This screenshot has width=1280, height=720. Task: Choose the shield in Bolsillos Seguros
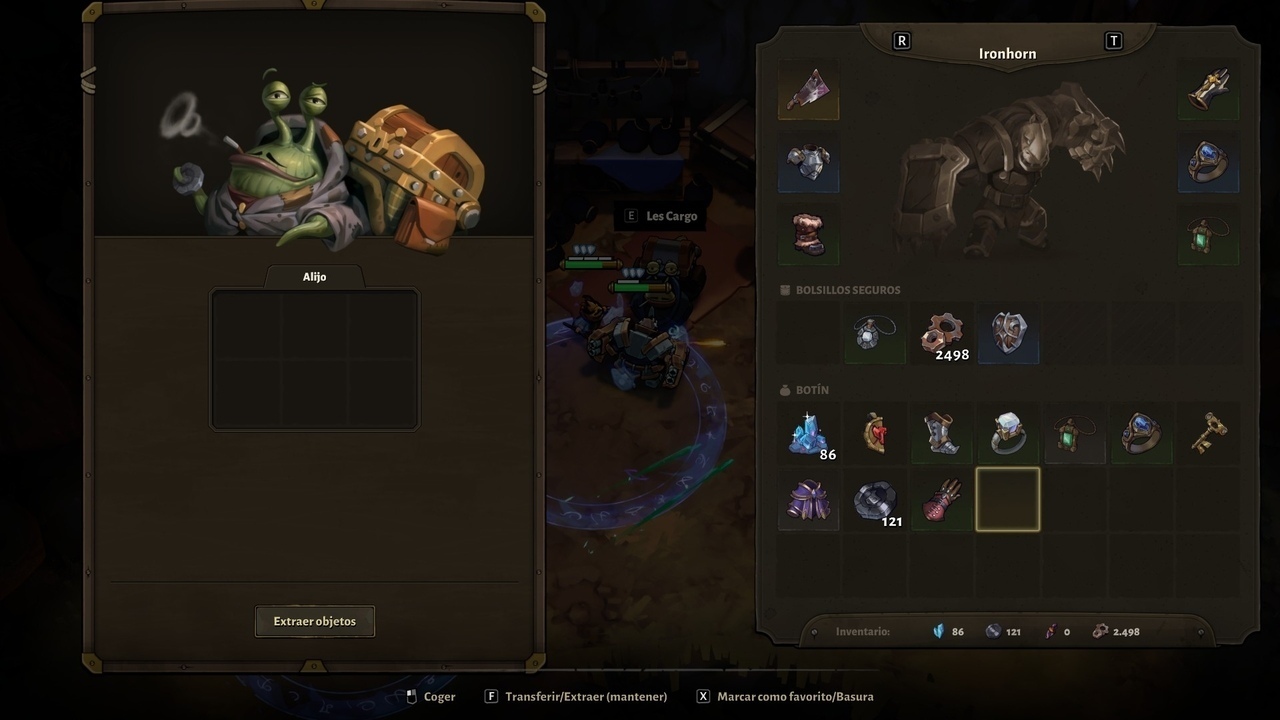point(1008,335)
